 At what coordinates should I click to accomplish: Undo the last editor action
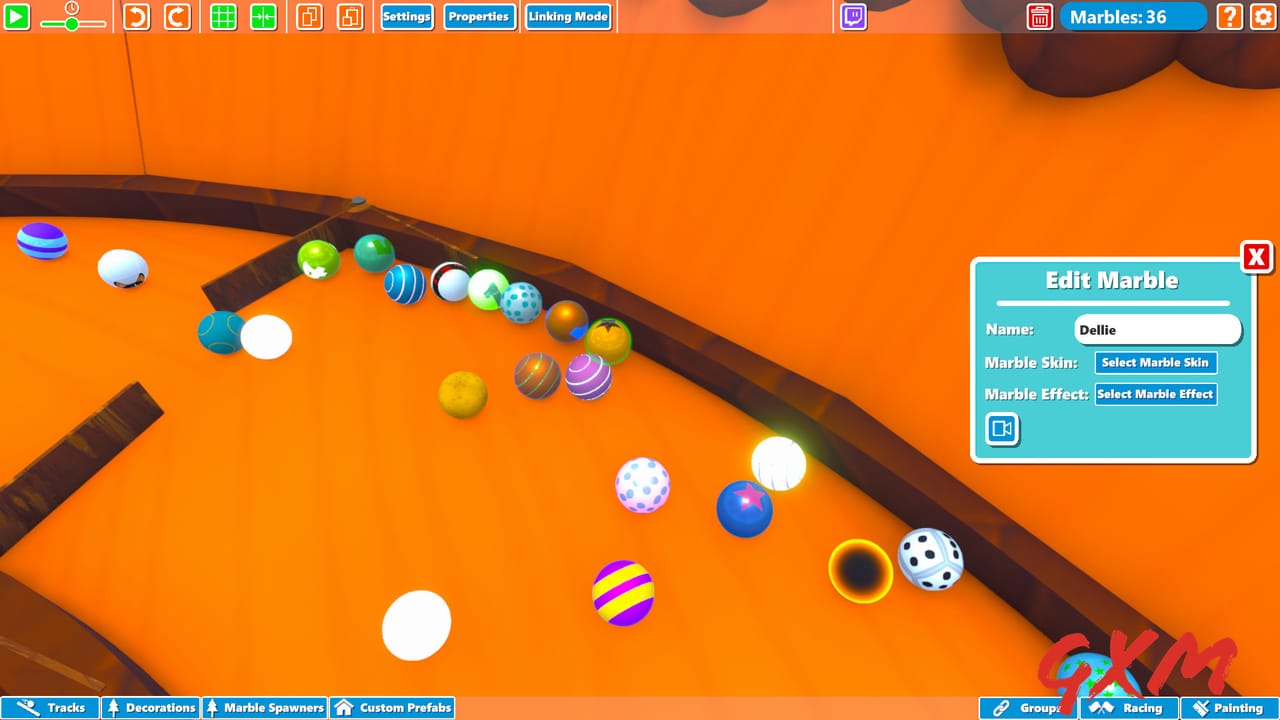coord(136,16)
